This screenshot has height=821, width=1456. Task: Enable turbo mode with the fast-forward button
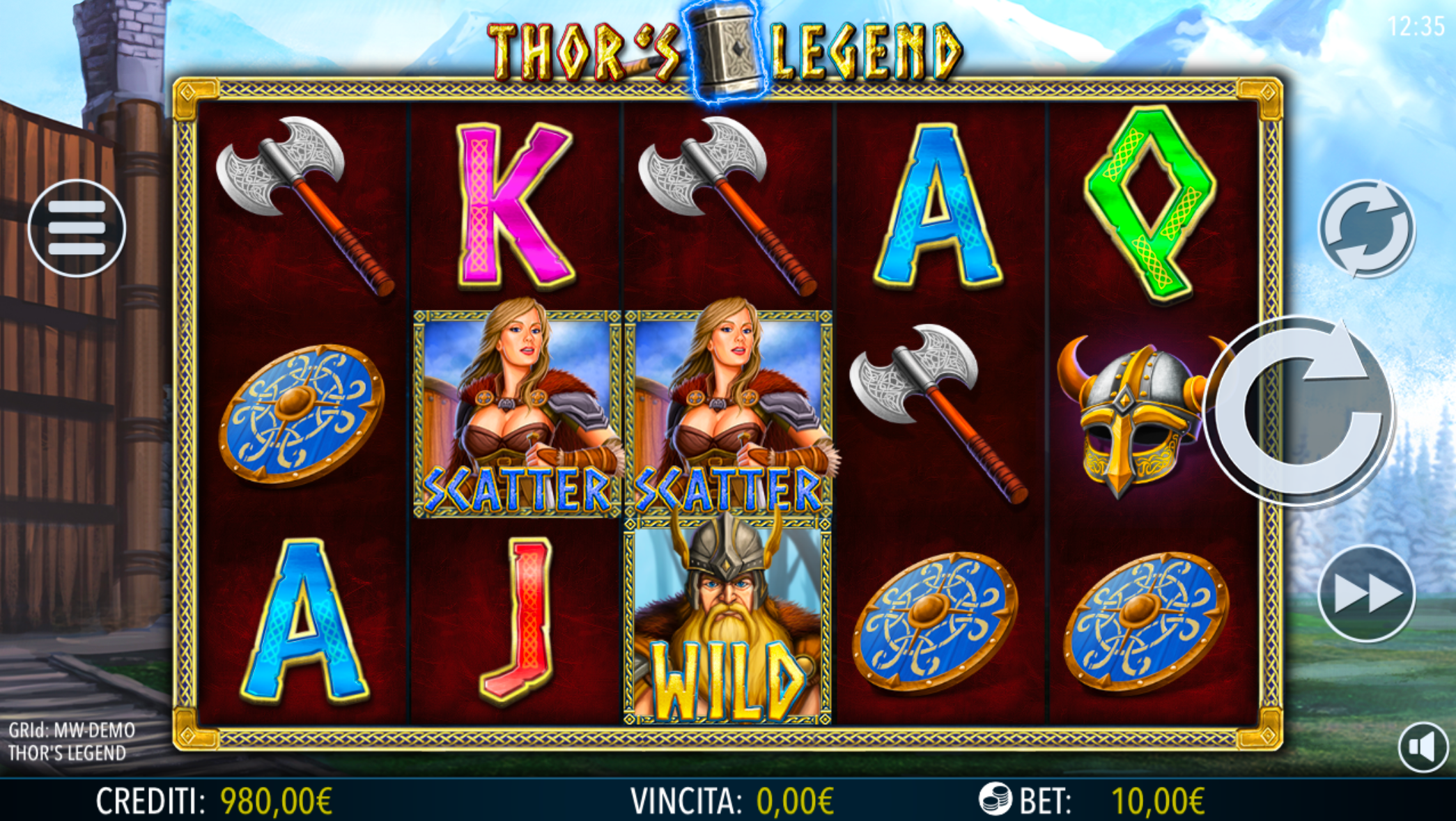click(x=1366, y=593)
